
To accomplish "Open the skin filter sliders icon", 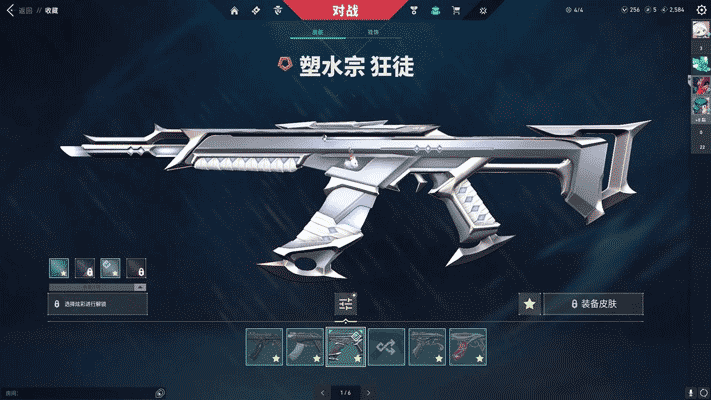I will pos(346,304).
